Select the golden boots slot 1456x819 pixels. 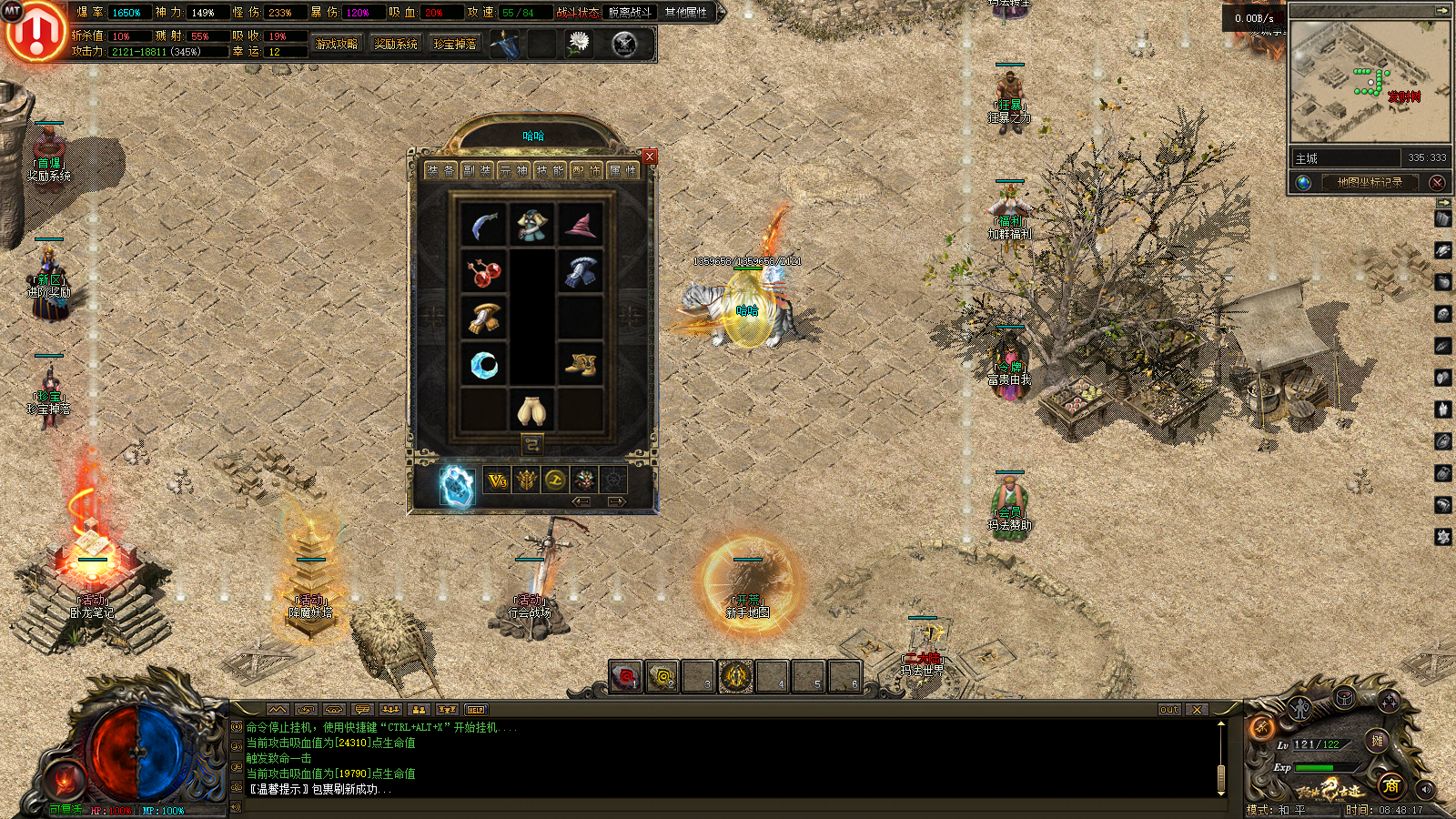[580, 365]
